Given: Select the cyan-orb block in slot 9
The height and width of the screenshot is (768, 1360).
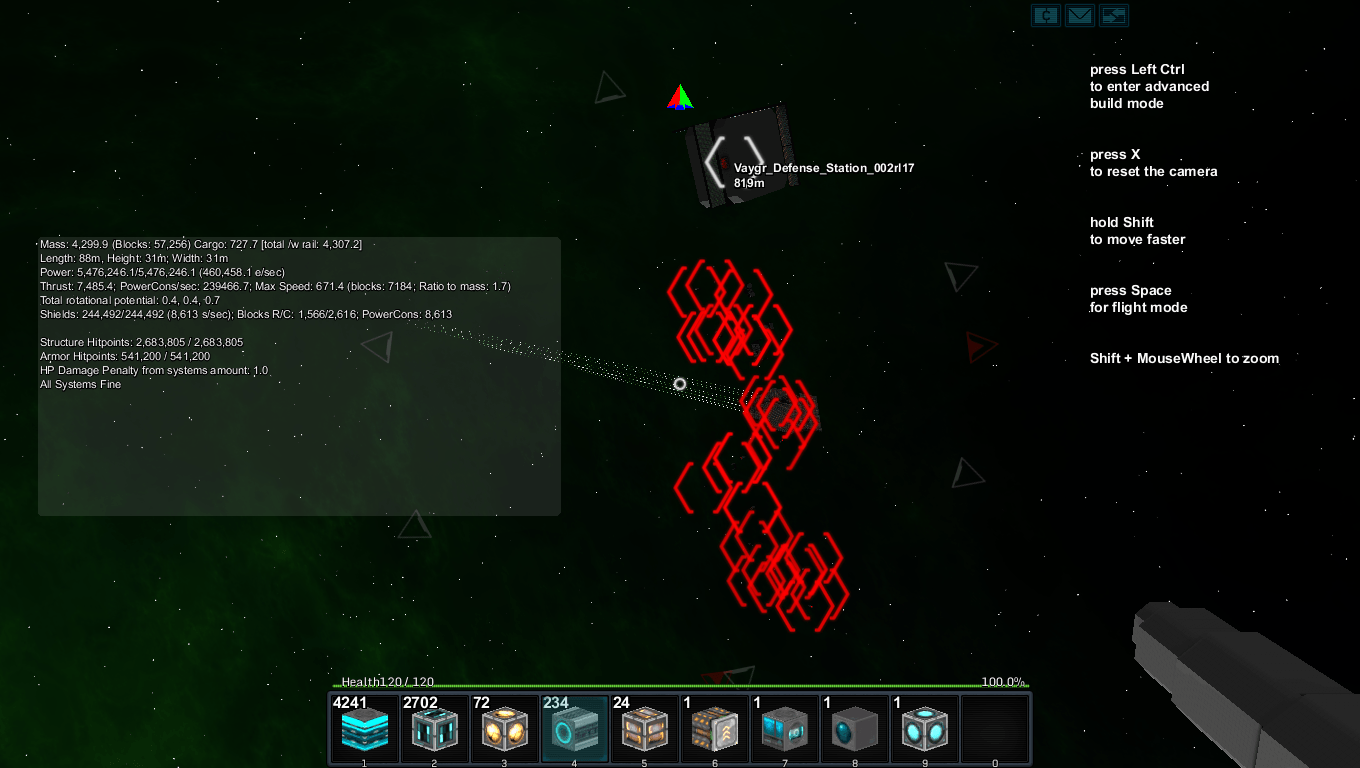Looking at the screenshot, I should click(925, 730).
